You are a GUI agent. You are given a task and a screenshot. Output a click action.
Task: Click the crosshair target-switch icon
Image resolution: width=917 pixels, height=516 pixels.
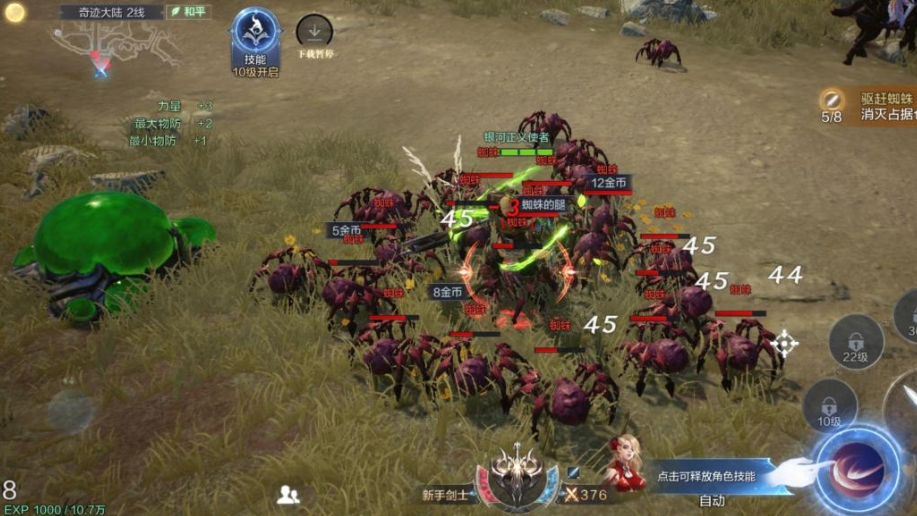coord(785,344)
